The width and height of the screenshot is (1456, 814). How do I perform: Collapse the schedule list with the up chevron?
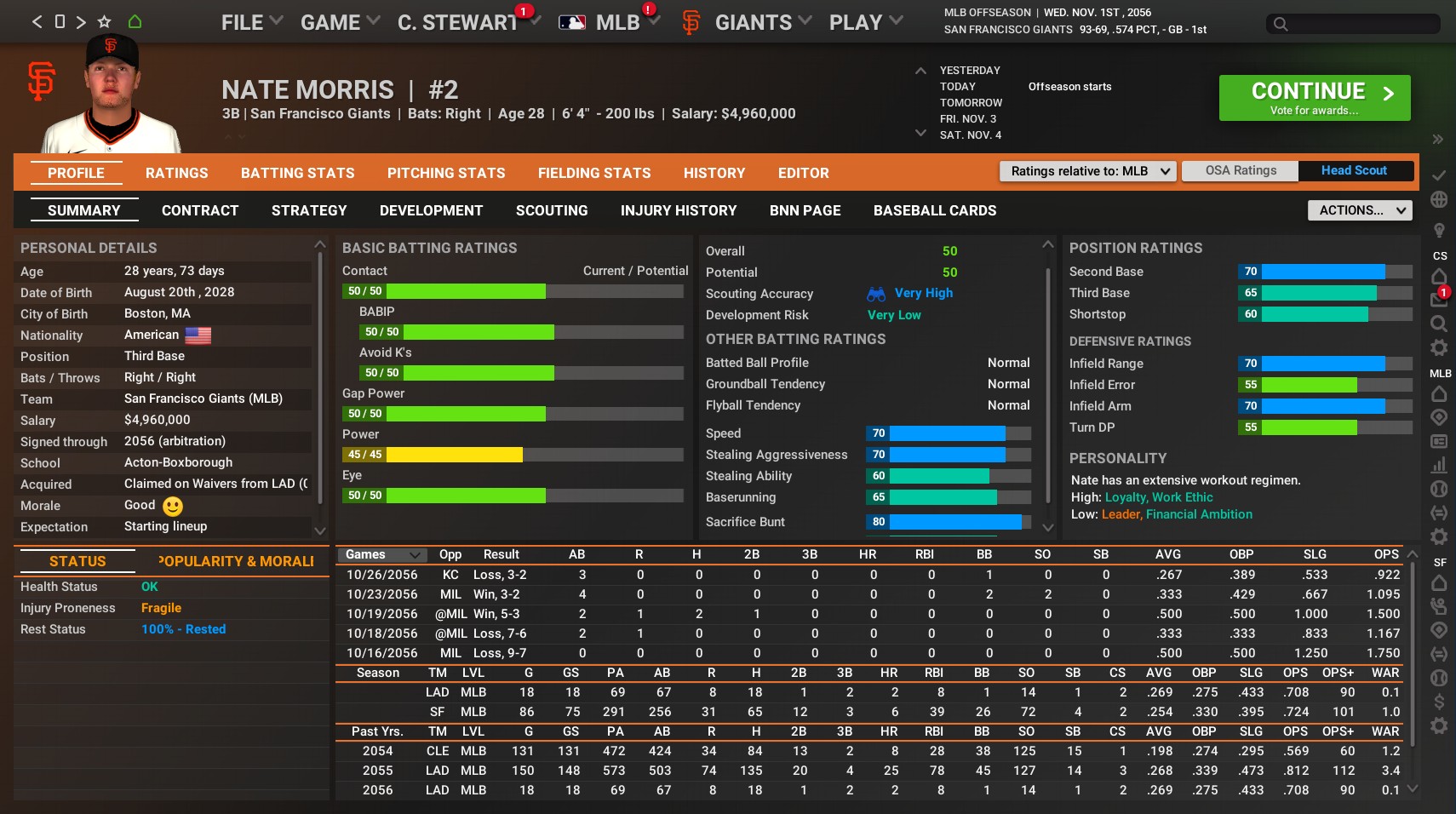921,70
